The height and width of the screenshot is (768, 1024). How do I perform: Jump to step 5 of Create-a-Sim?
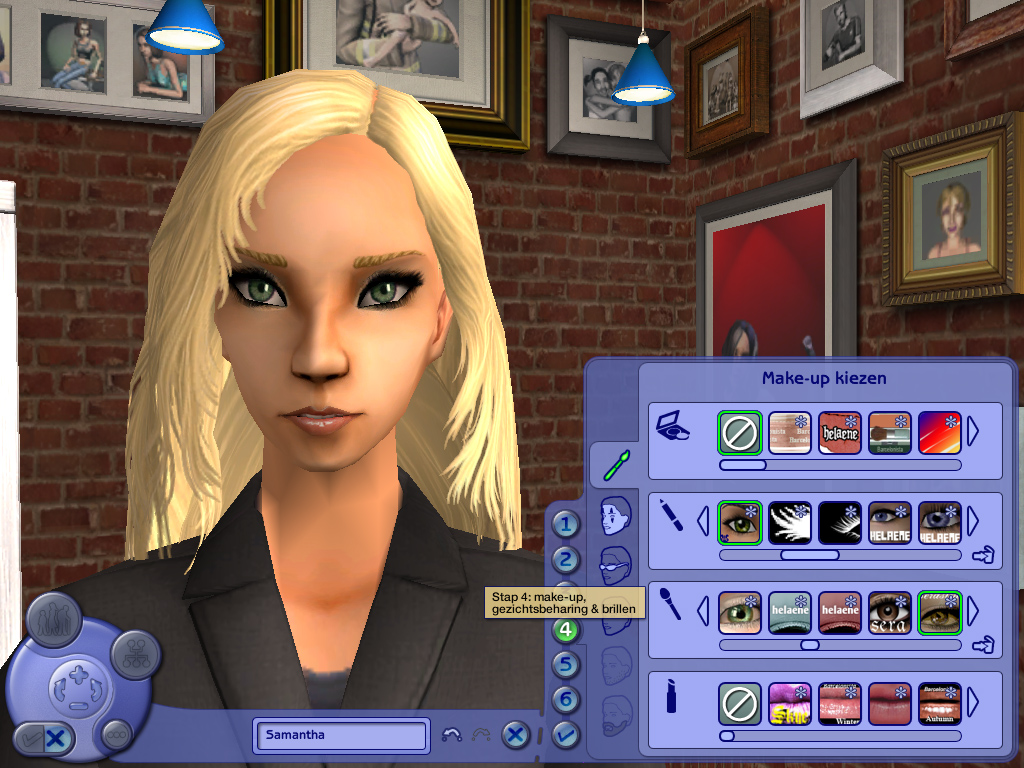[x=567, y=664]
